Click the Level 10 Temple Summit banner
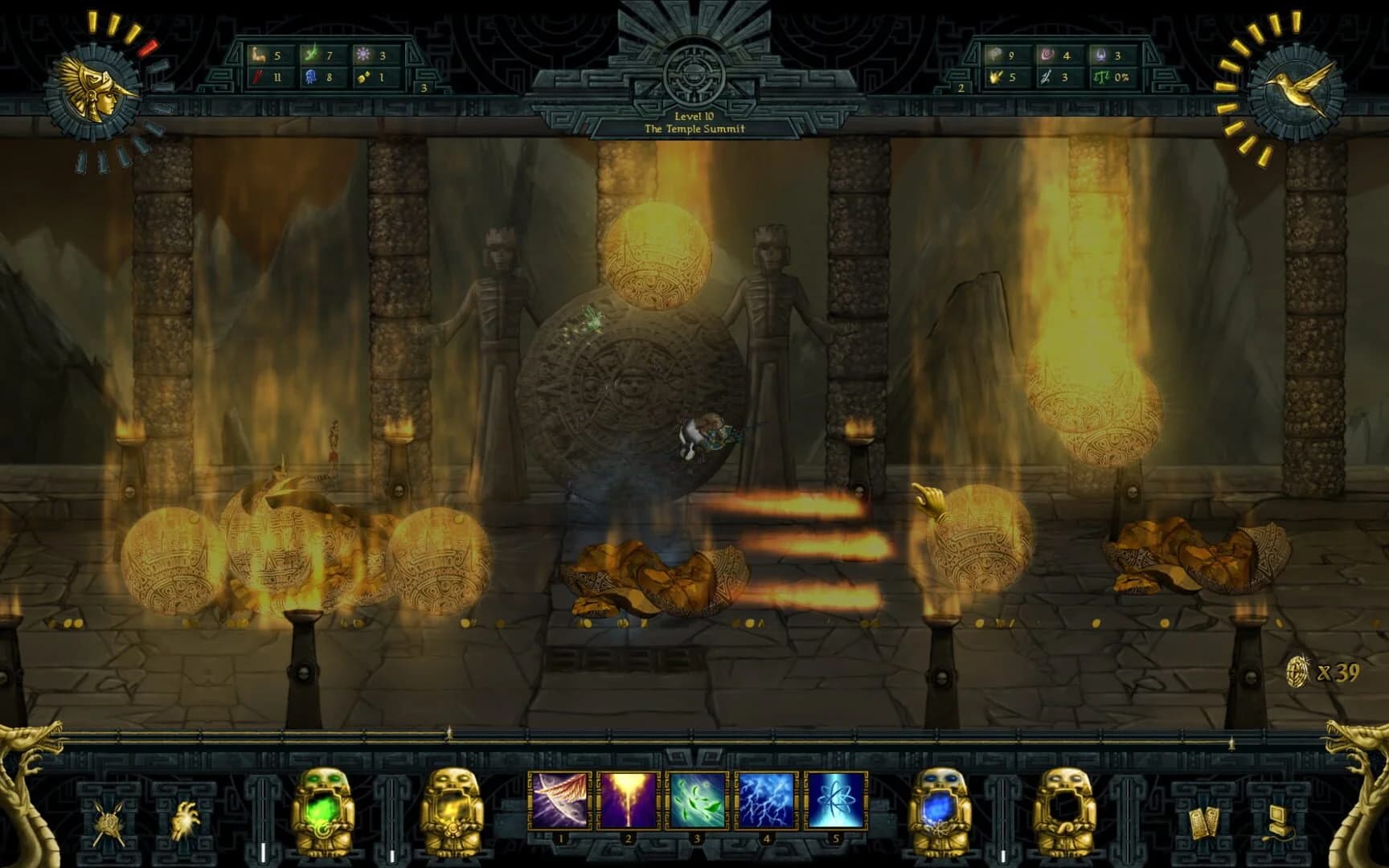Viewport: 1389px width, 868px height. (x=695, y=122)
